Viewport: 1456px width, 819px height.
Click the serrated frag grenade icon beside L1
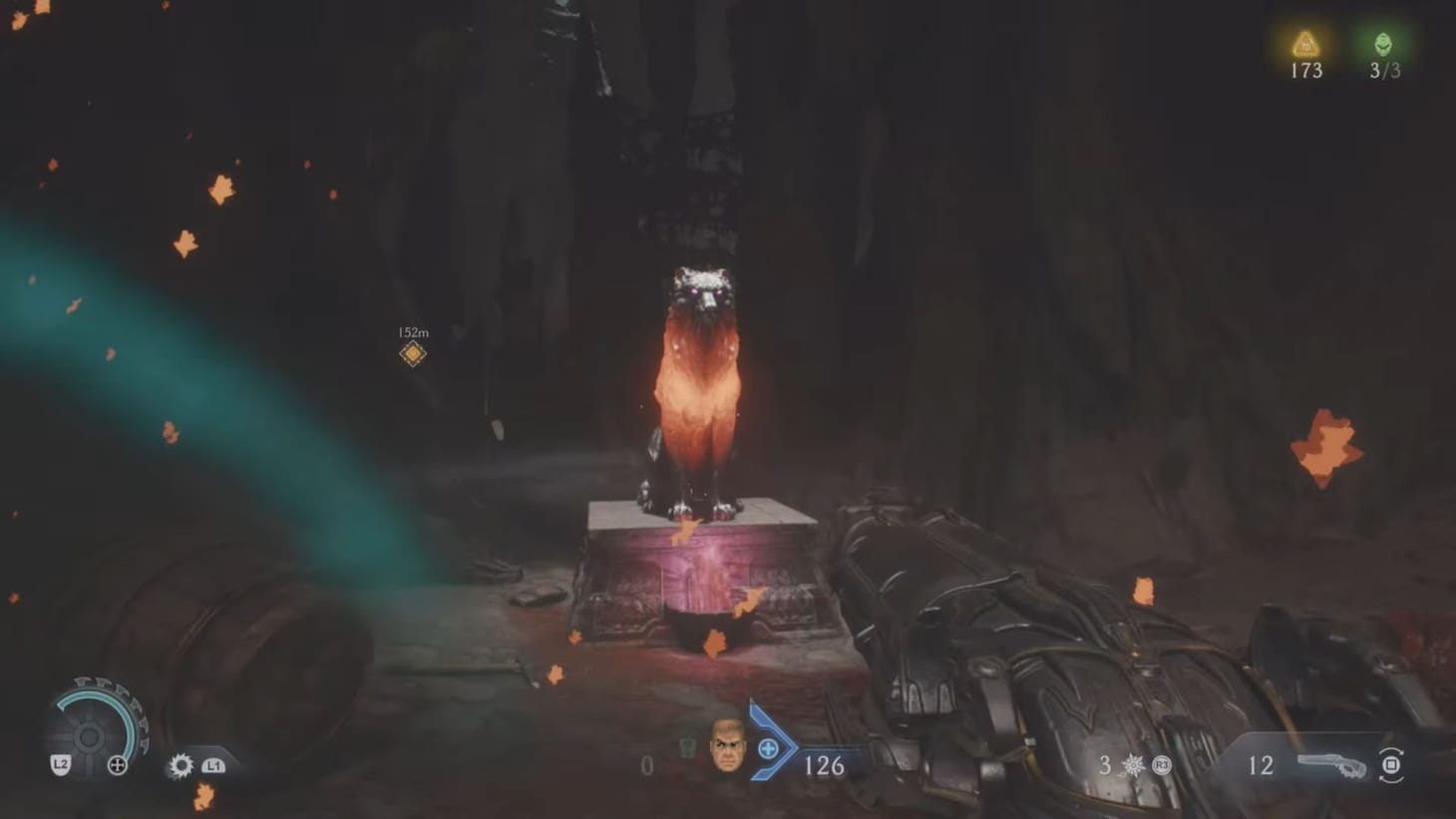click(180, 764)
